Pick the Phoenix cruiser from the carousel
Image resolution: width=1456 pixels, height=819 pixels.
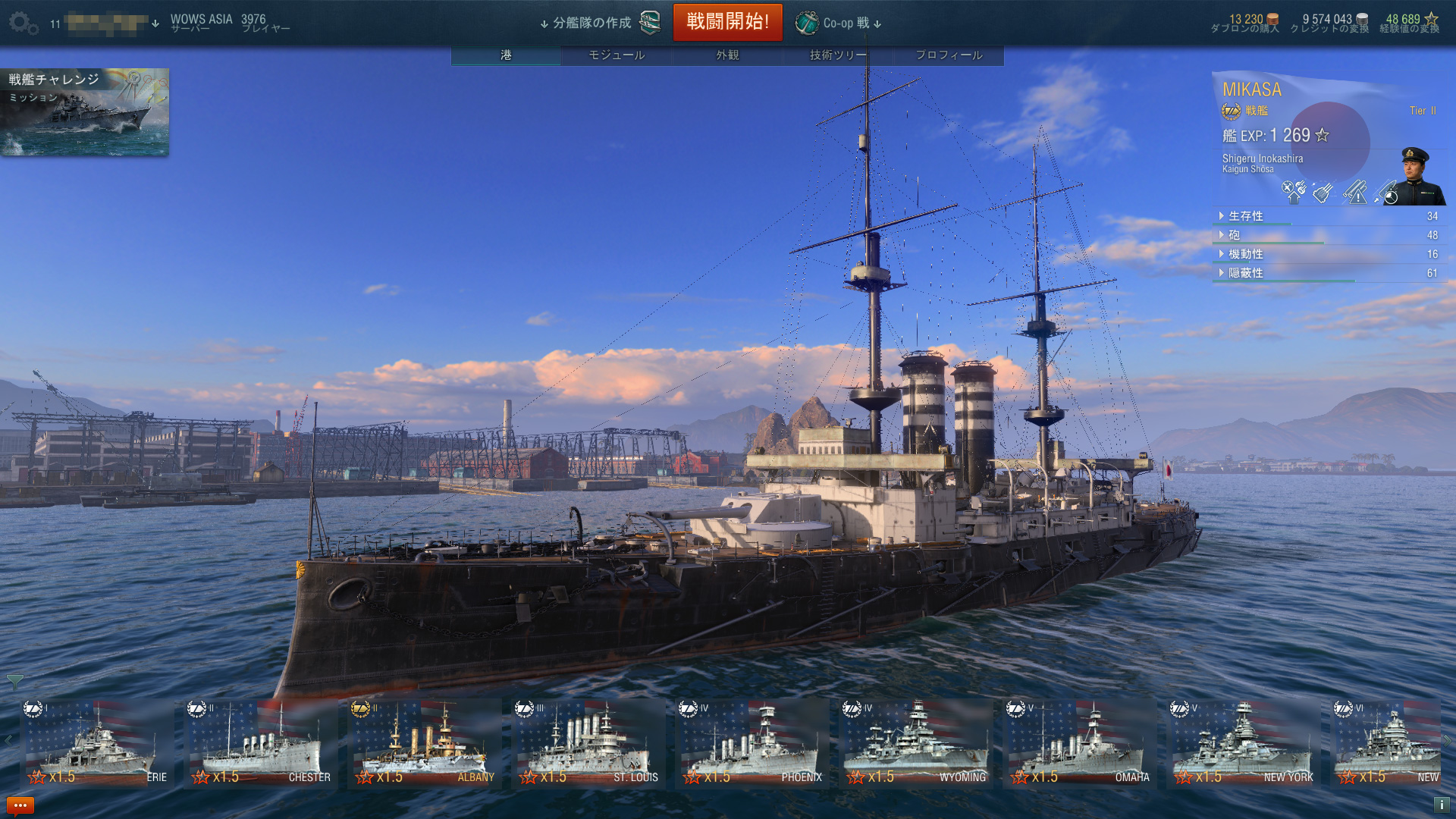pos(752,745)
